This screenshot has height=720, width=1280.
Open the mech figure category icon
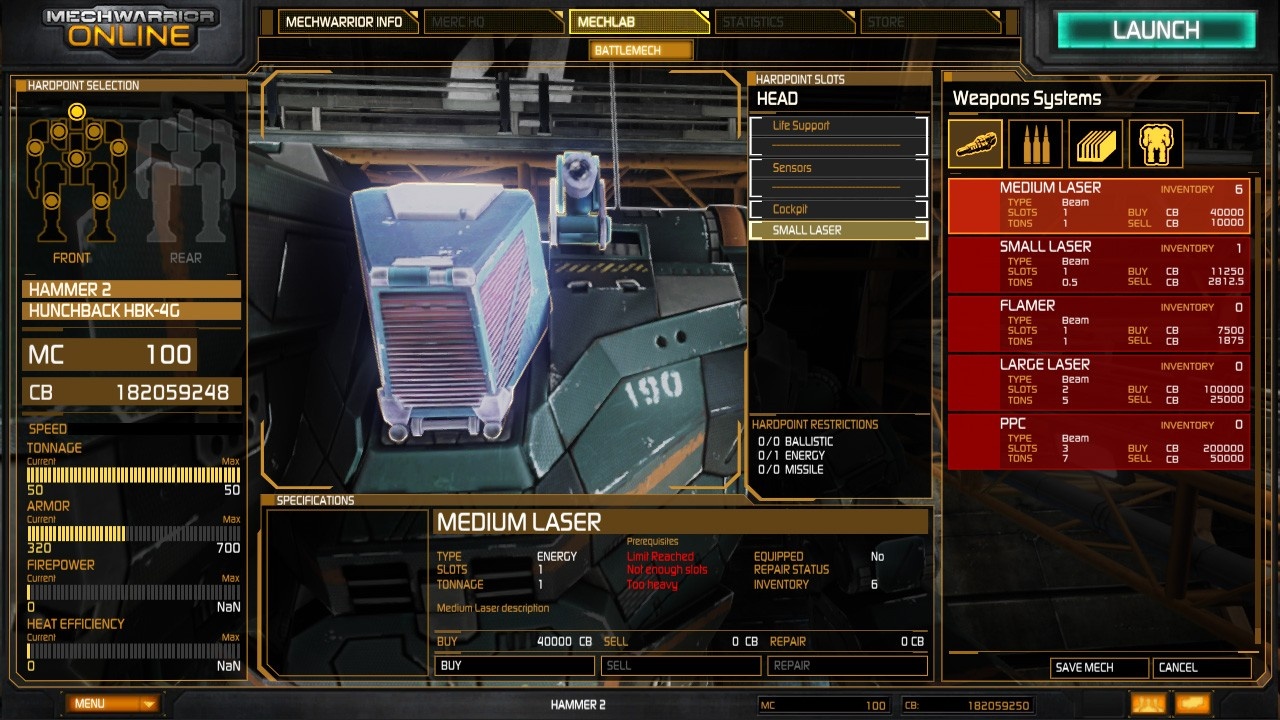1156,144
